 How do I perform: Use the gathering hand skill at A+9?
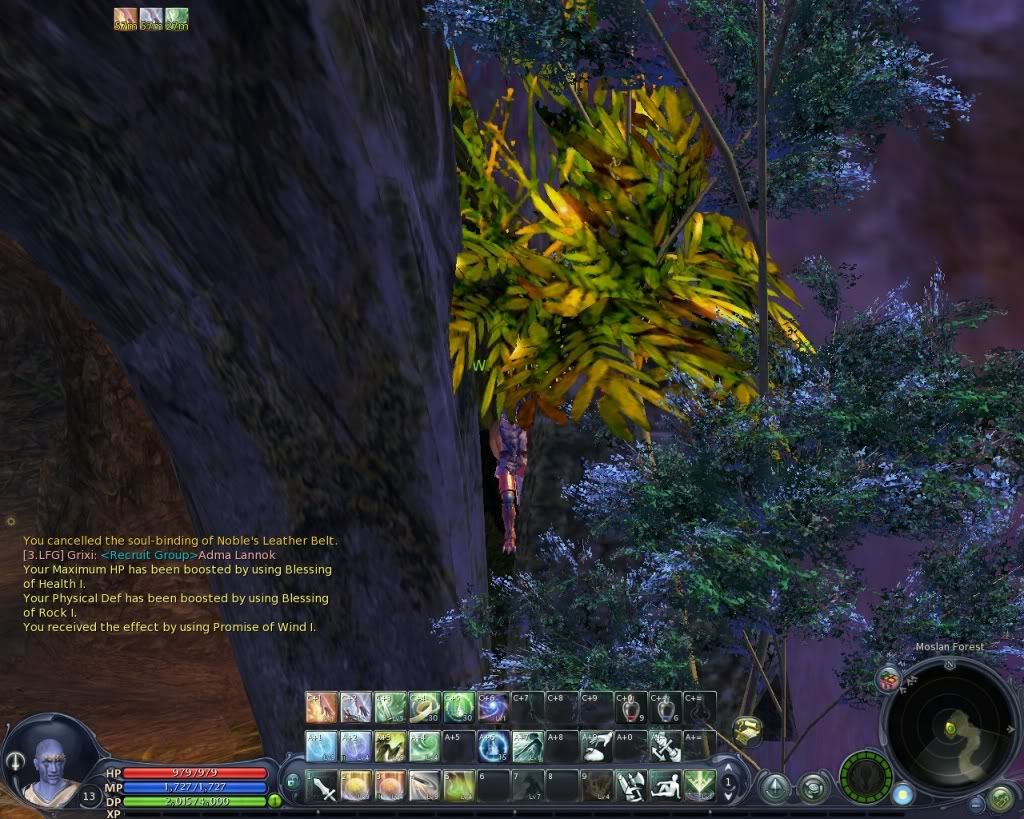[597, 746]
